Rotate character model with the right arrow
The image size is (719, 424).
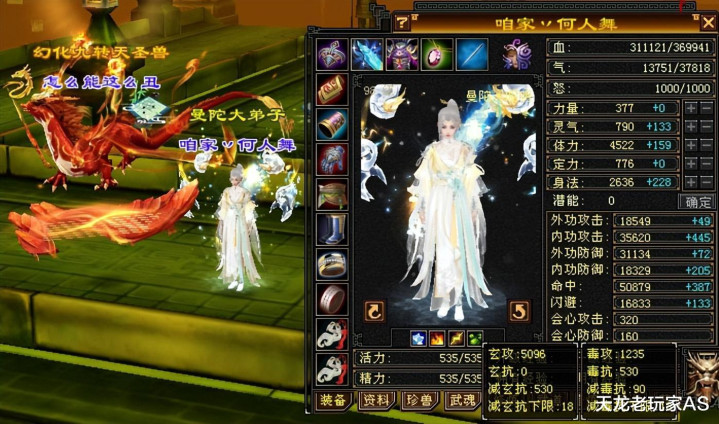[518, 311]
